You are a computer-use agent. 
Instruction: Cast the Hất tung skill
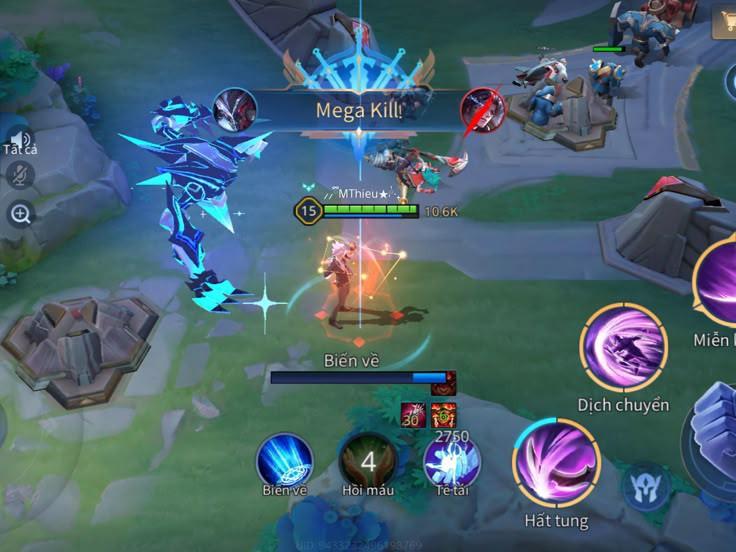556,462
